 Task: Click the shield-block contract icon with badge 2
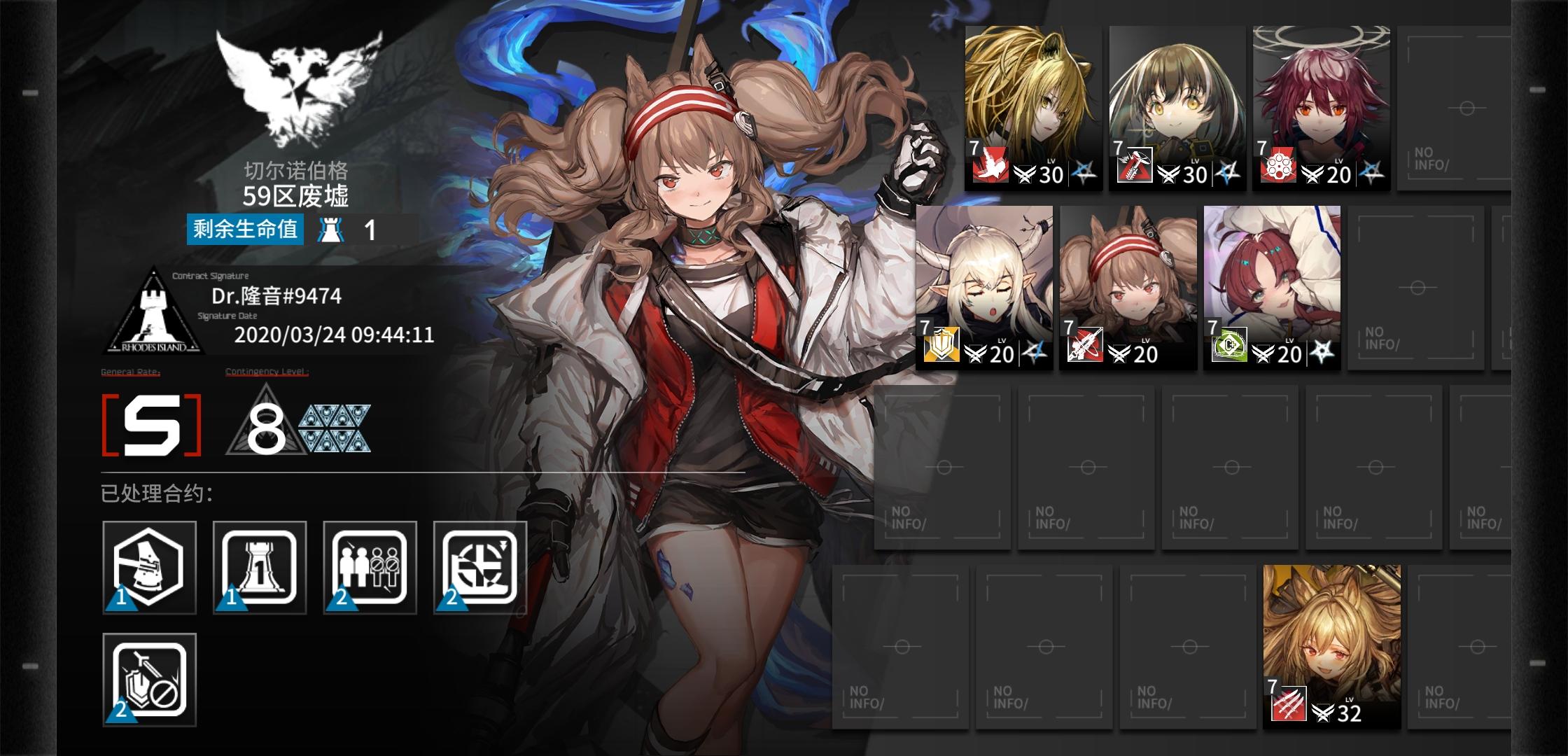coord(149,678)
